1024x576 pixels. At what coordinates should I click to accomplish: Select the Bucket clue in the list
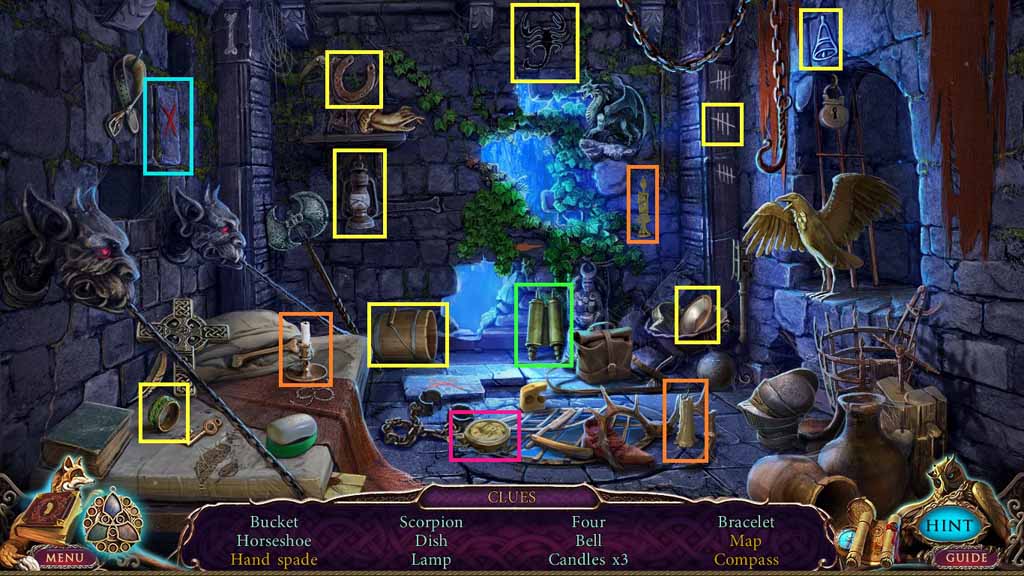pos(274,522)
